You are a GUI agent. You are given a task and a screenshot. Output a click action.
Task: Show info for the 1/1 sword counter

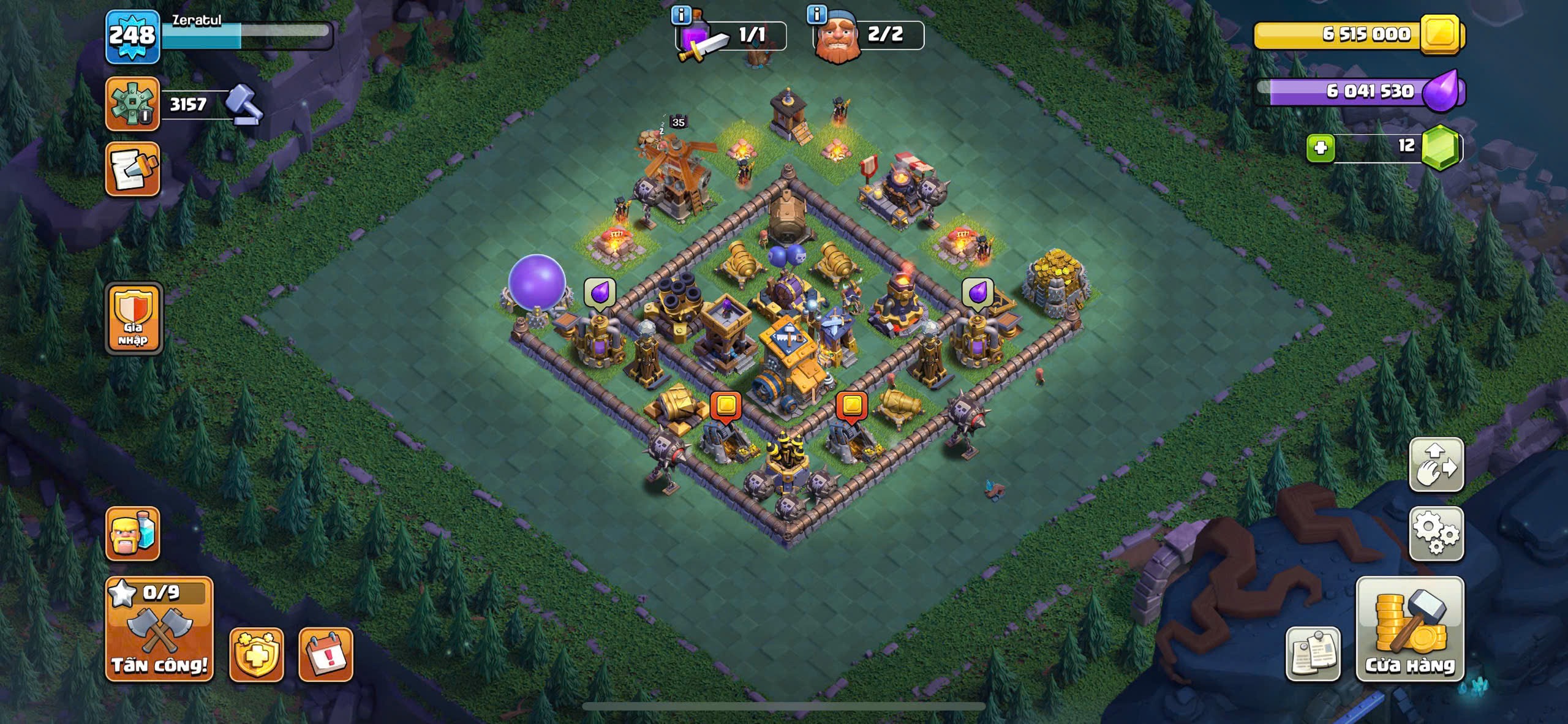(x=682, y=15)
